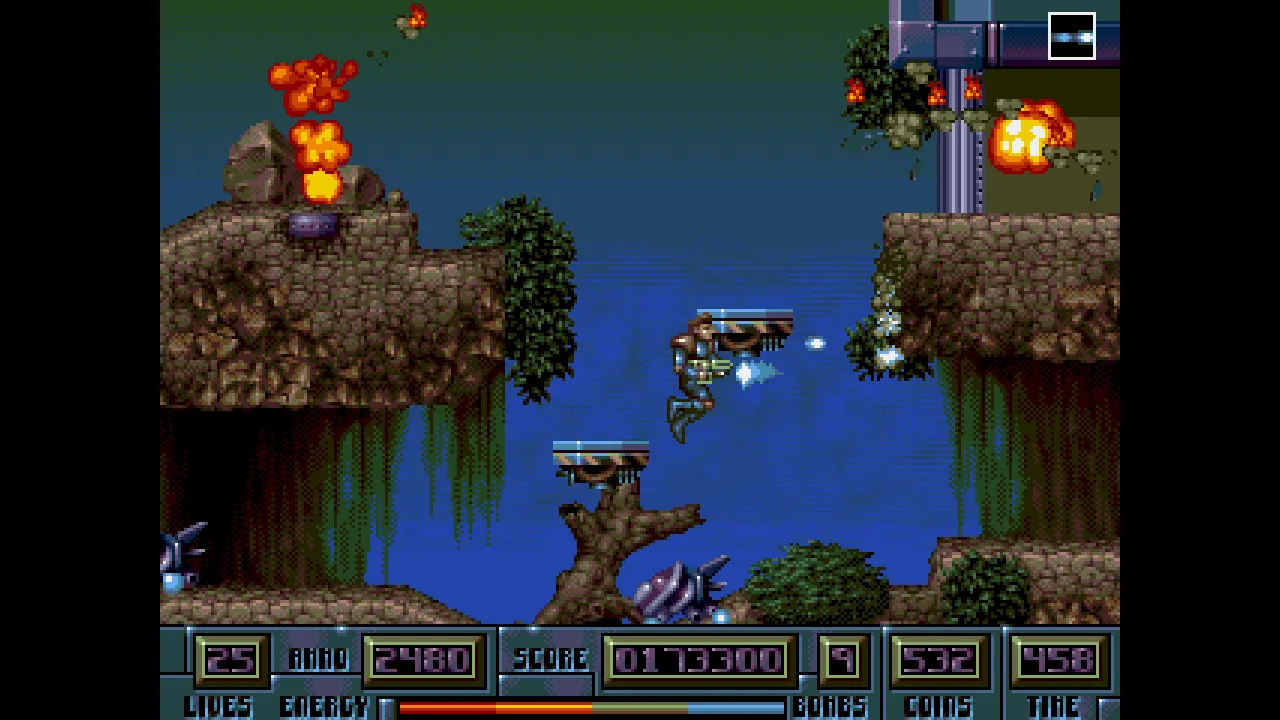
Task: Click the TIME counter showing 458
Action: pos(1057,658)
